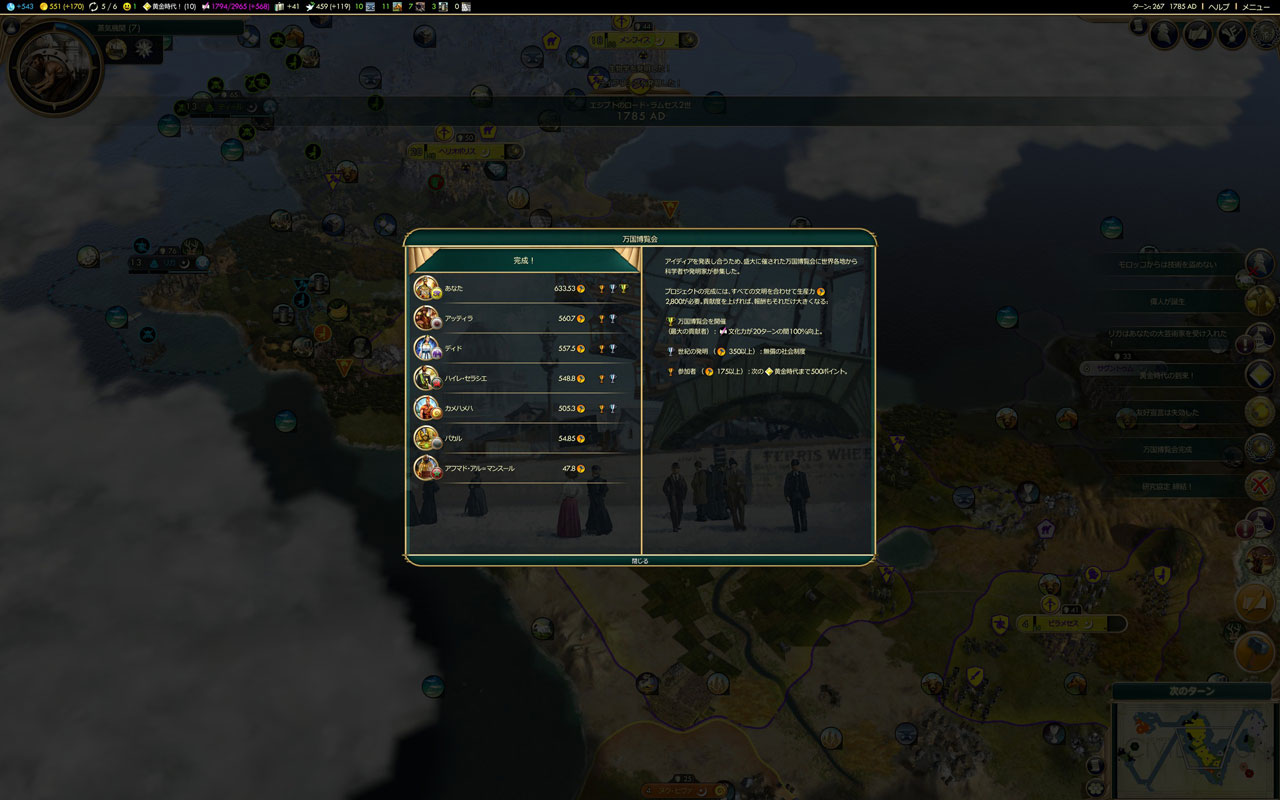
Task: Open the メニュー menu in top bar
Action: 1255,7
